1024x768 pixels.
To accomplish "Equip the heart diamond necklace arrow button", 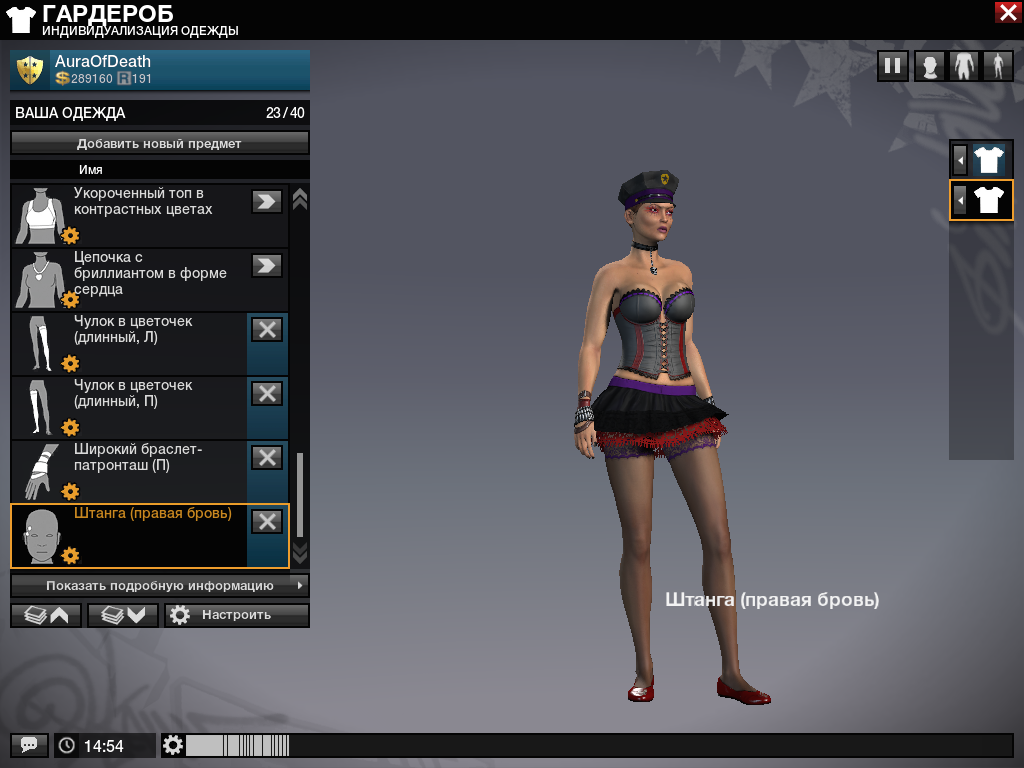I will point(267,265).
